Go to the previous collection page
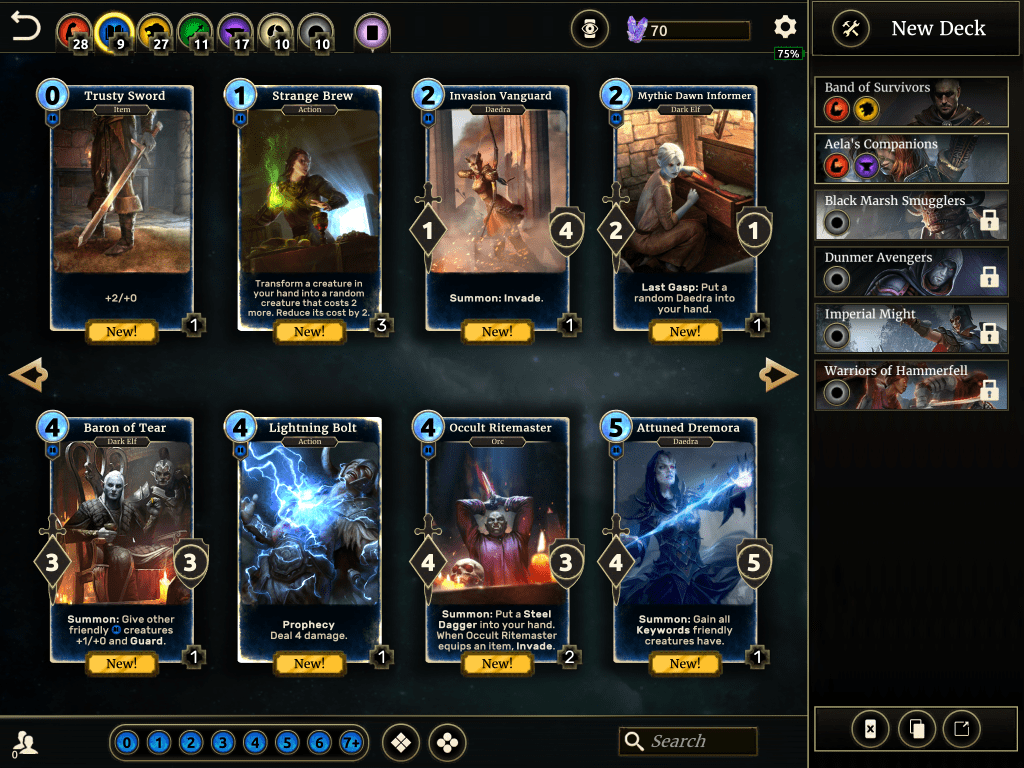Image resolution: width=1024 pixels, height=768 pixels. (x=28, y=376)
